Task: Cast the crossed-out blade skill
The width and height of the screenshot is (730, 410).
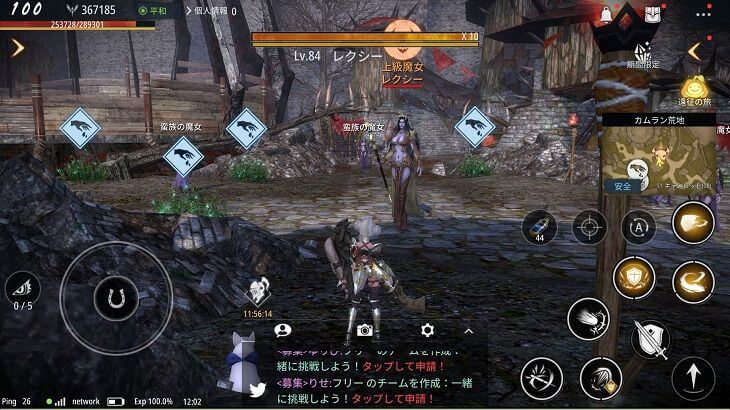Action: pos(541,379)
